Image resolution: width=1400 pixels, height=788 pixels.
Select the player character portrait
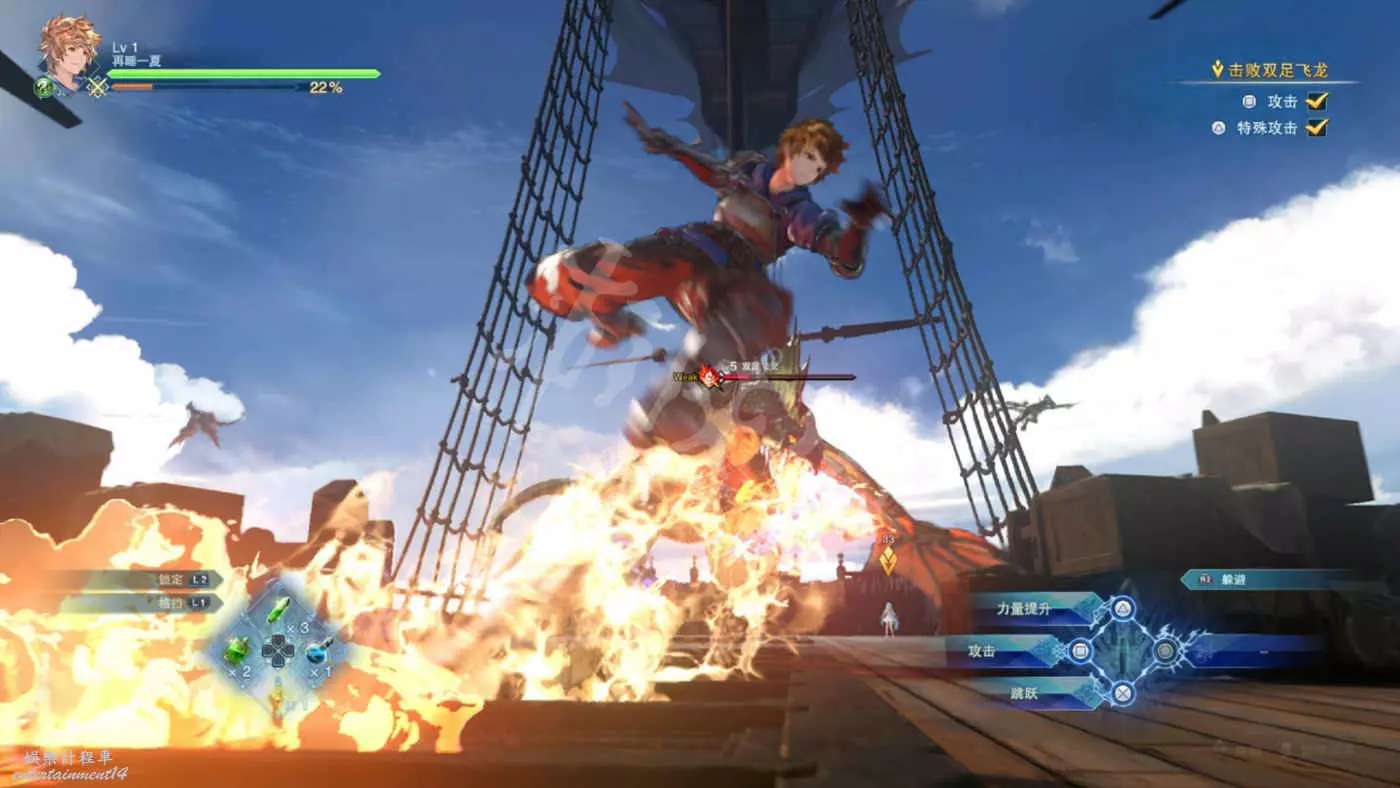coord(69,50)
